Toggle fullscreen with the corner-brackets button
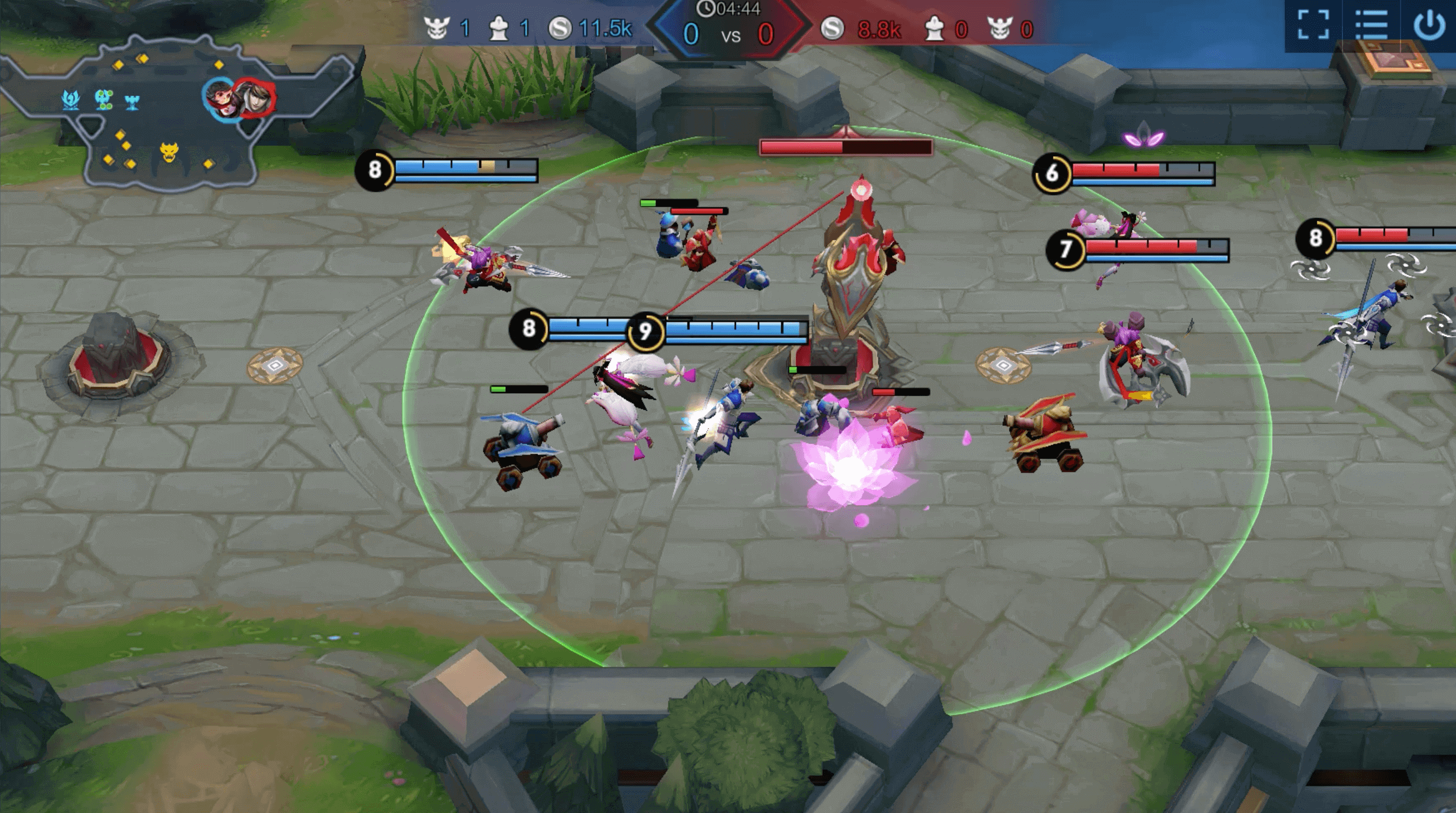 1313,25
